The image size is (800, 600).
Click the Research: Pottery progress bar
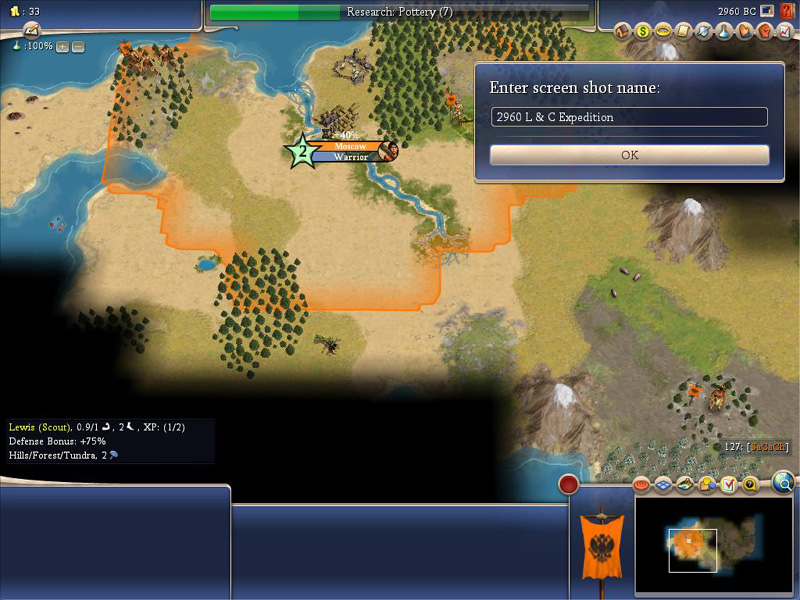coord(399,12)
